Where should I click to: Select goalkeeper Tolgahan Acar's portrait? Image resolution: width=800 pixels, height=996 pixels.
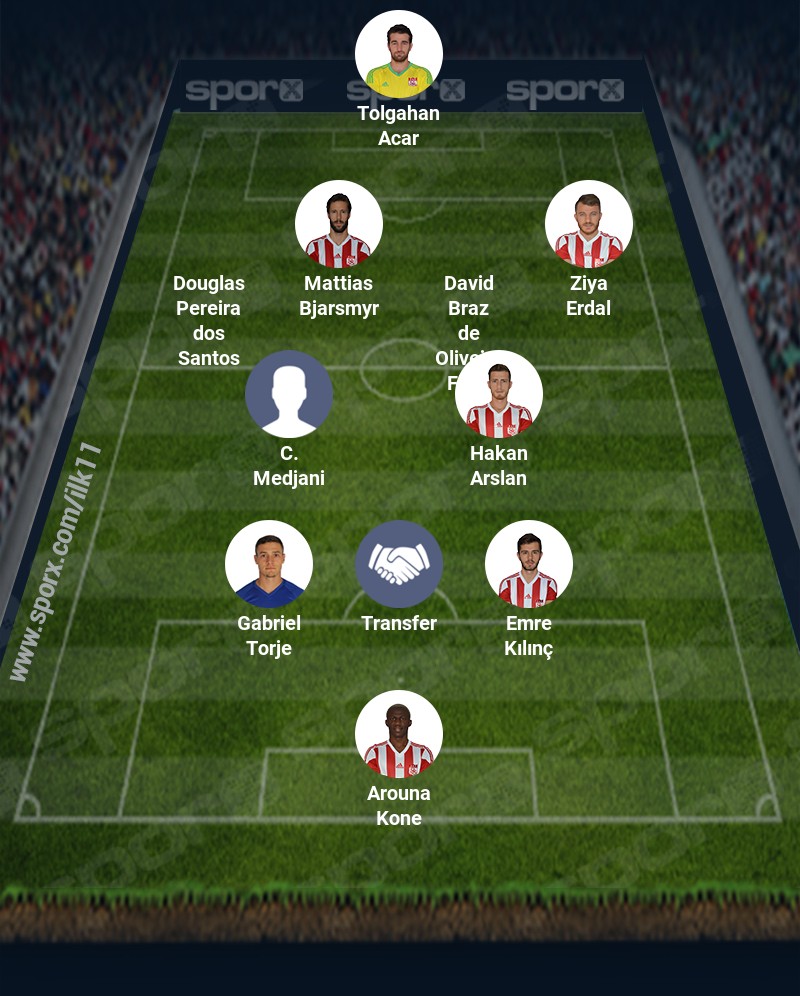click(x=399, y=54)
